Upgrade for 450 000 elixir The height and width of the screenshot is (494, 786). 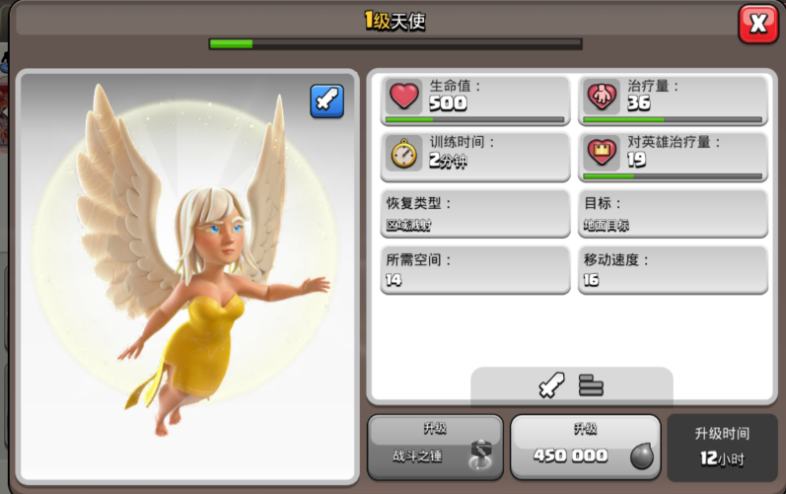pyautogui.click(x=585, y=446)
